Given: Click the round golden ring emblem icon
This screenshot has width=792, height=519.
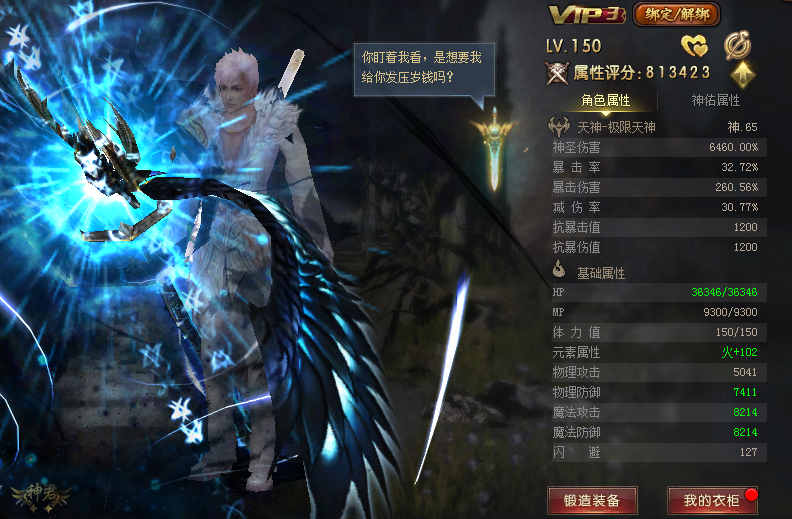Looking at the screenshot, I should coord(738,45).
